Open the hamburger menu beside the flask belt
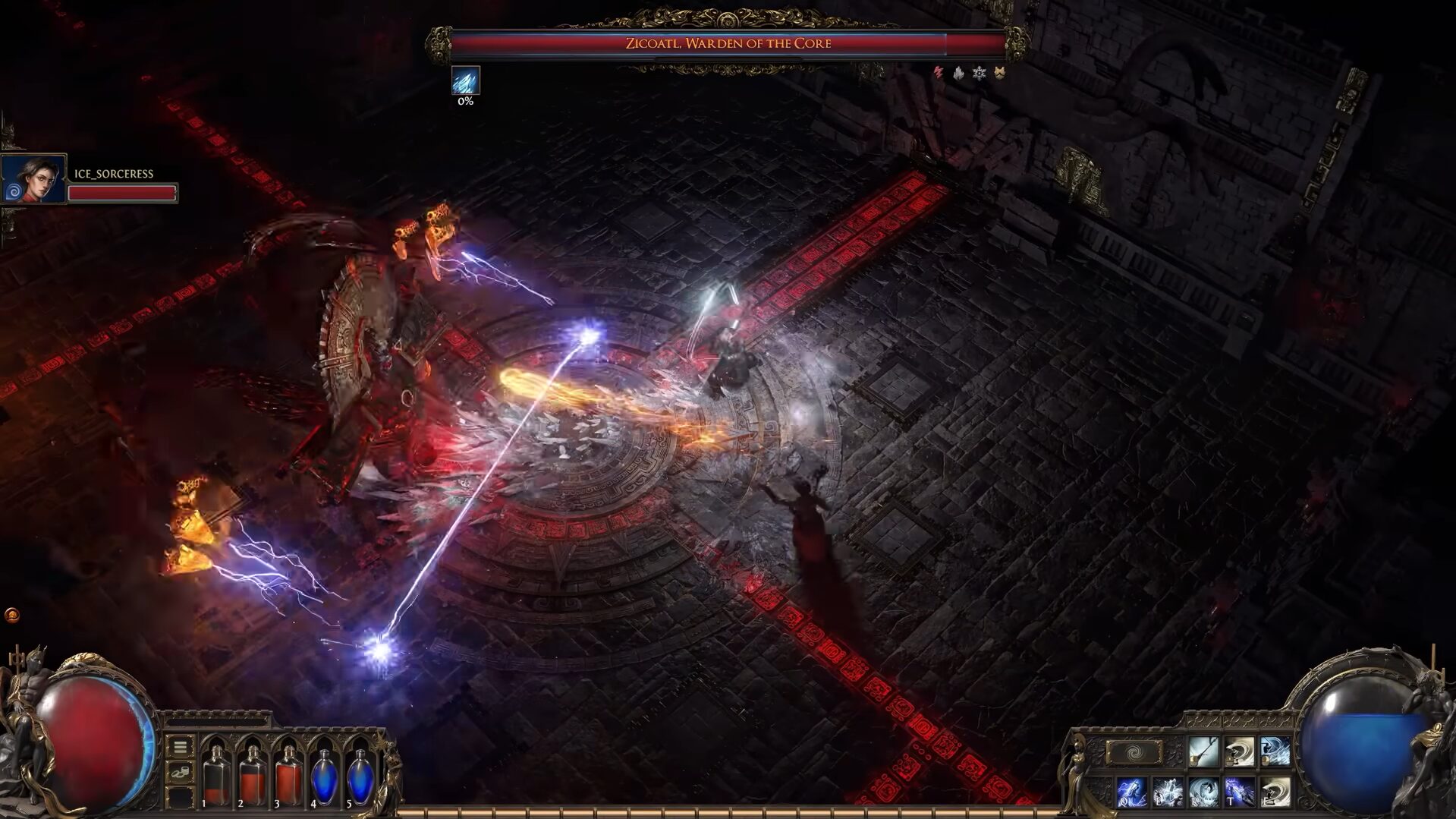 181,746
